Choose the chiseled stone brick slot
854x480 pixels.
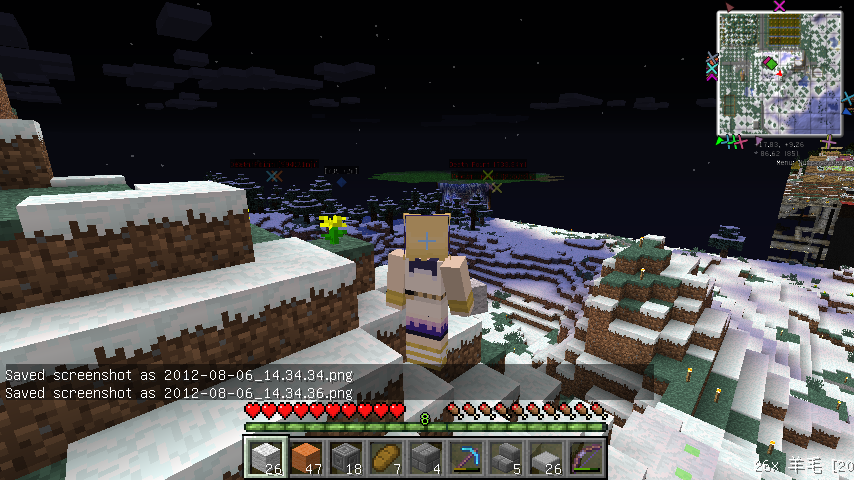(346, 458)
